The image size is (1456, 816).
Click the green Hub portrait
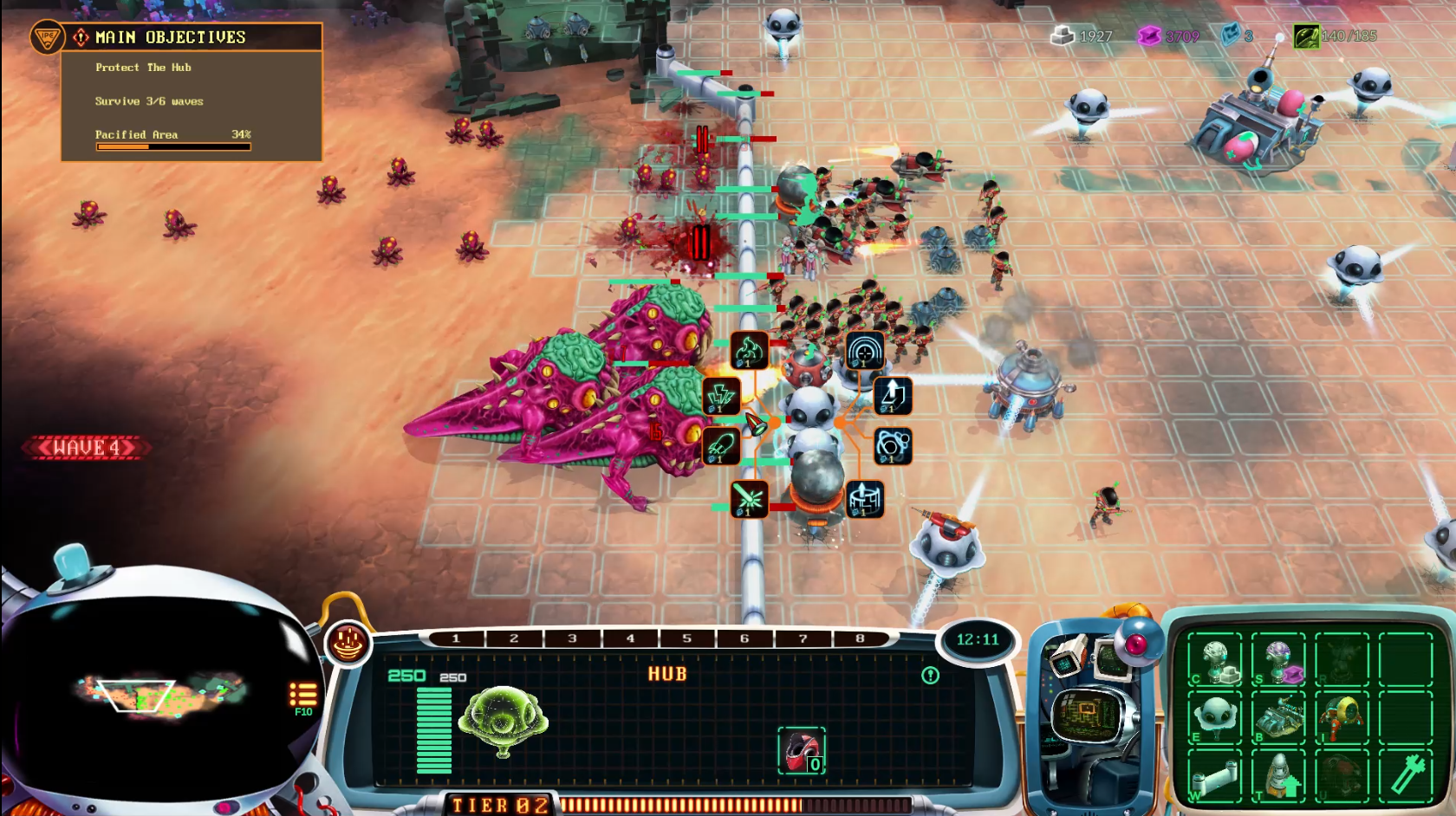coord(504,719)
